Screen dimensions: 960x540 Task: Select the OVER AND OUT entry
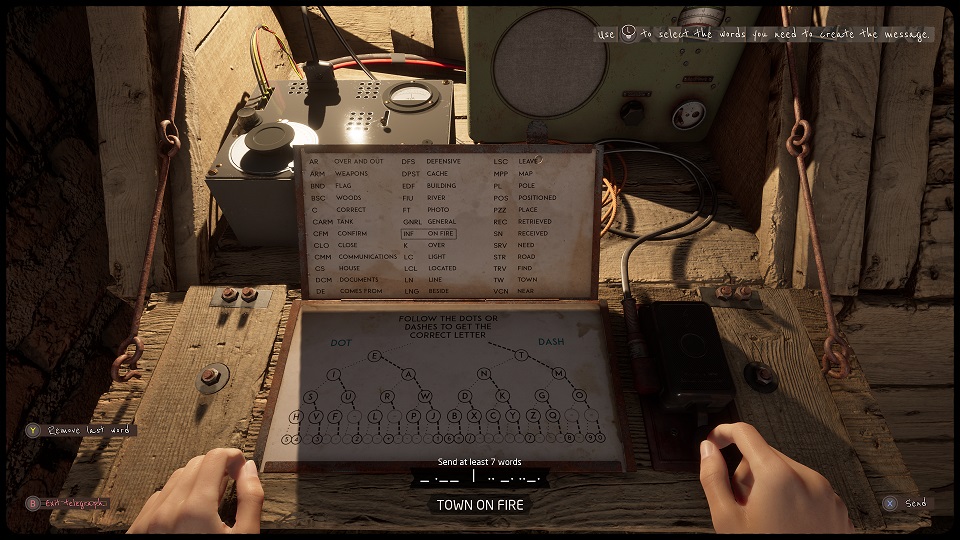(x=358, y=161)
